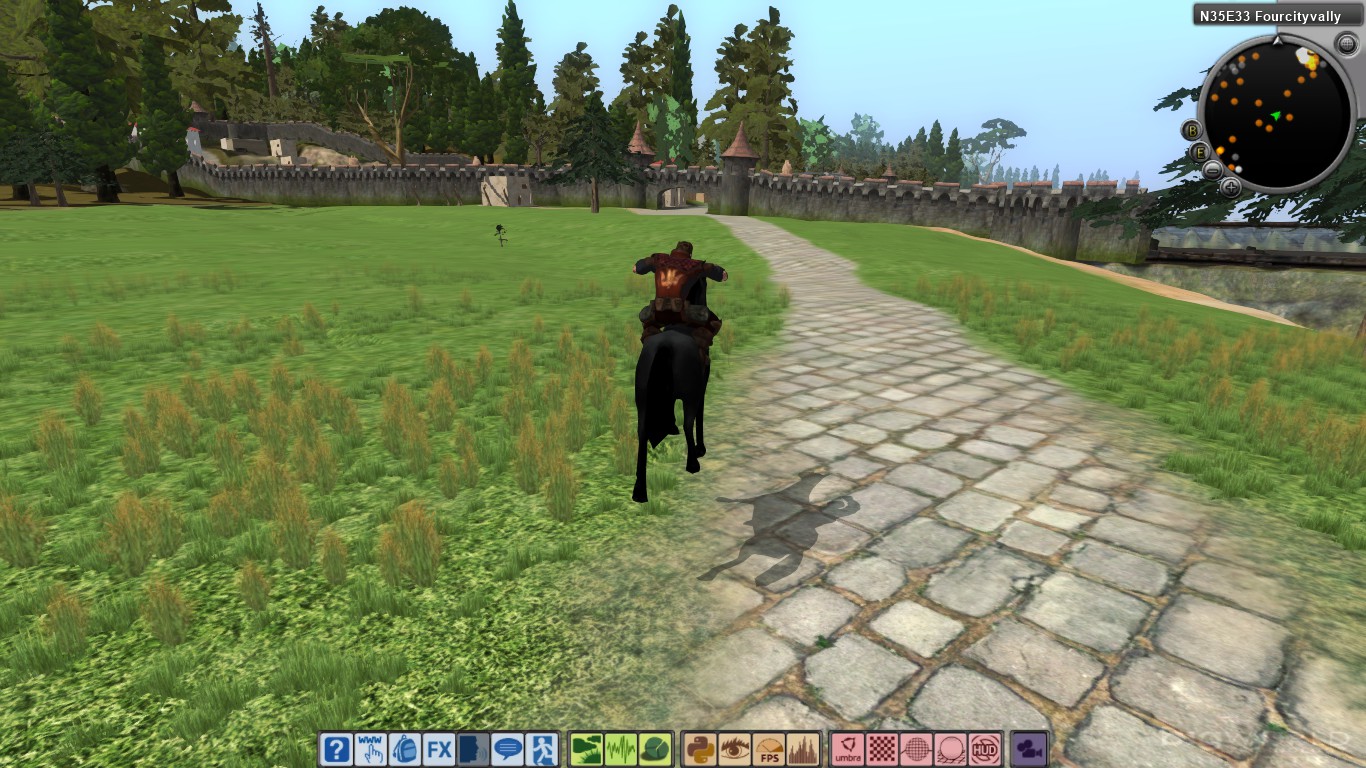Toggle the eye view icon

(734, 749)
